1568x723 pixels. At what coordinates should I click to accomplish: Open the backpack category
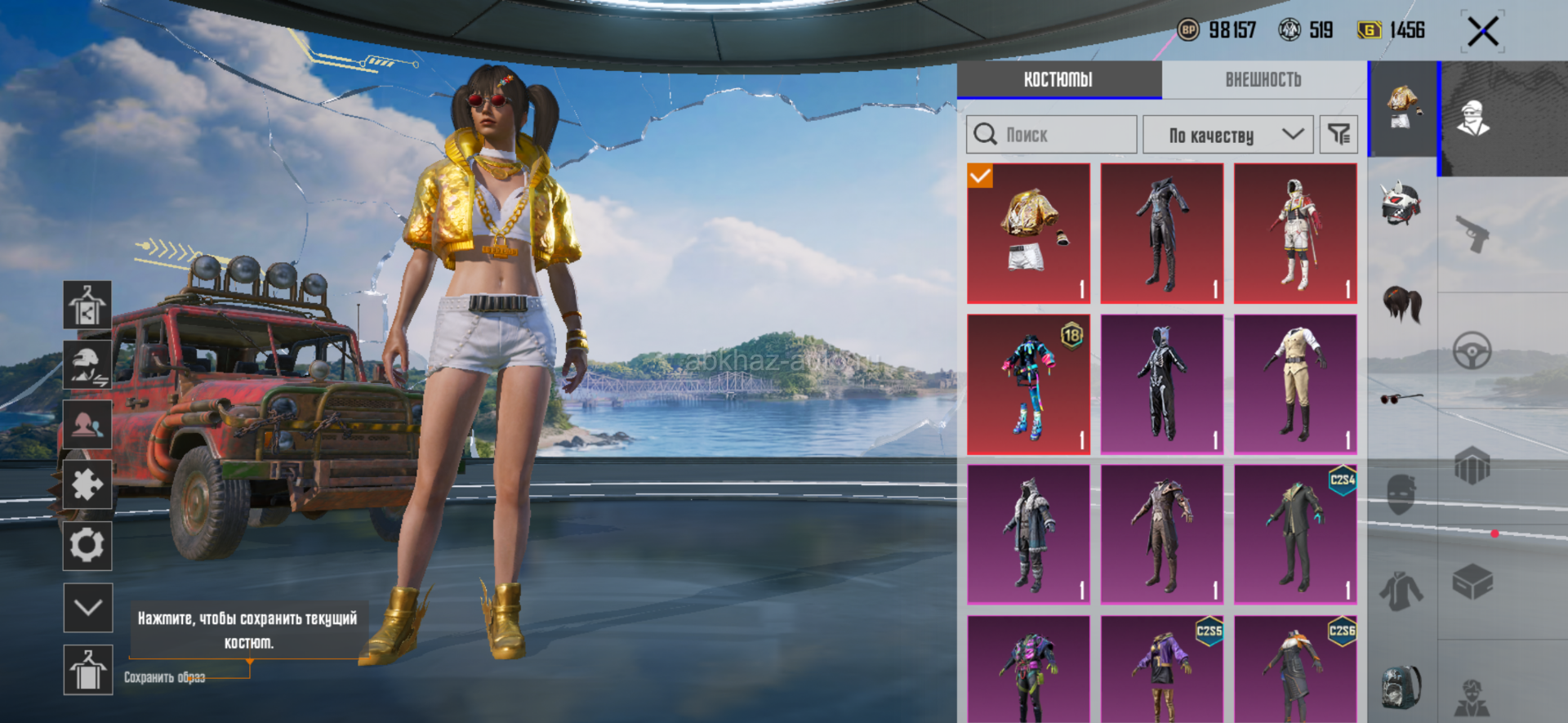click(1401, 685)
